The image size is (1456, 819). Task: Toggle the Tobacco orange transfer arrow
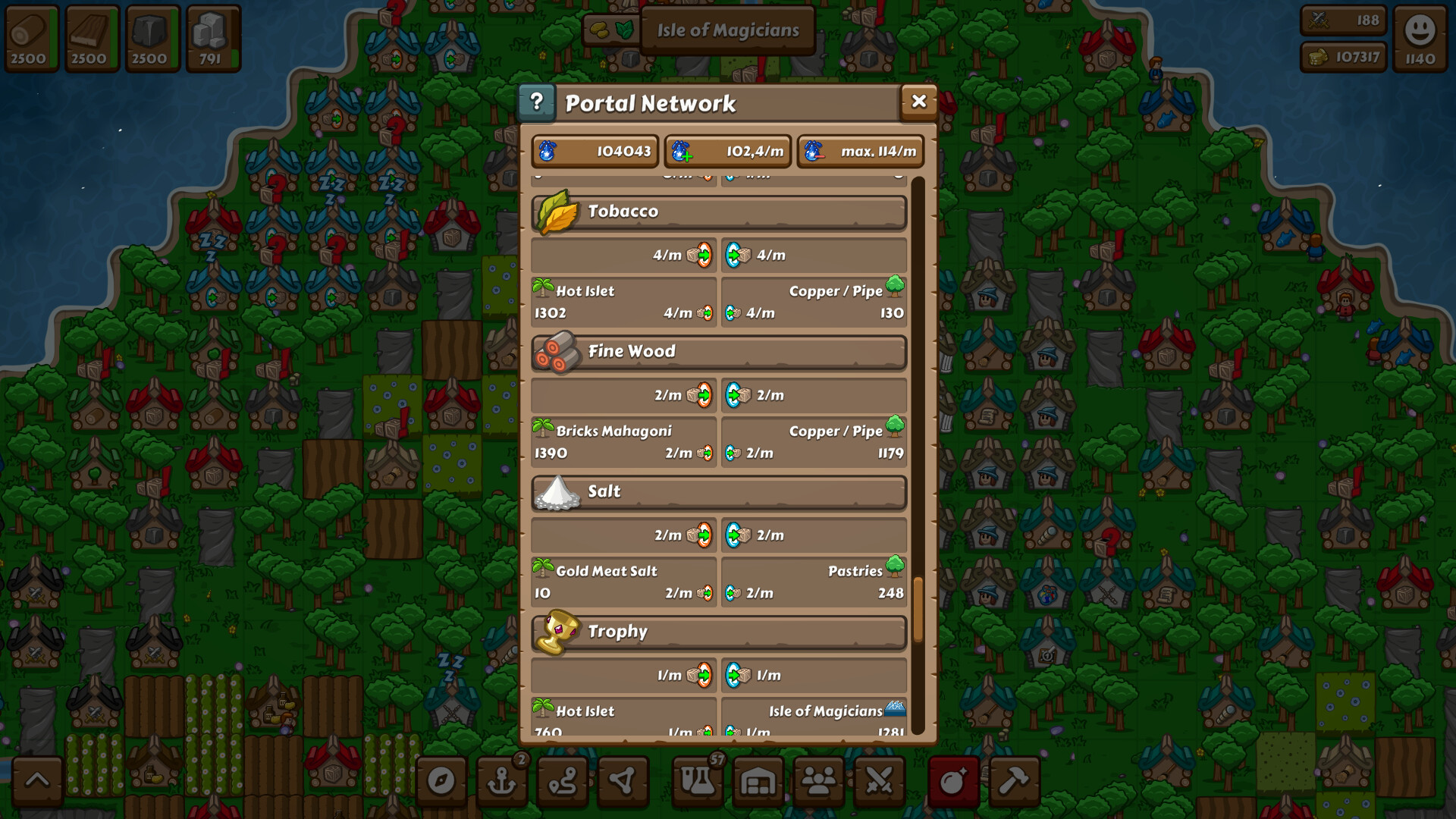click(x=703, y=256)
